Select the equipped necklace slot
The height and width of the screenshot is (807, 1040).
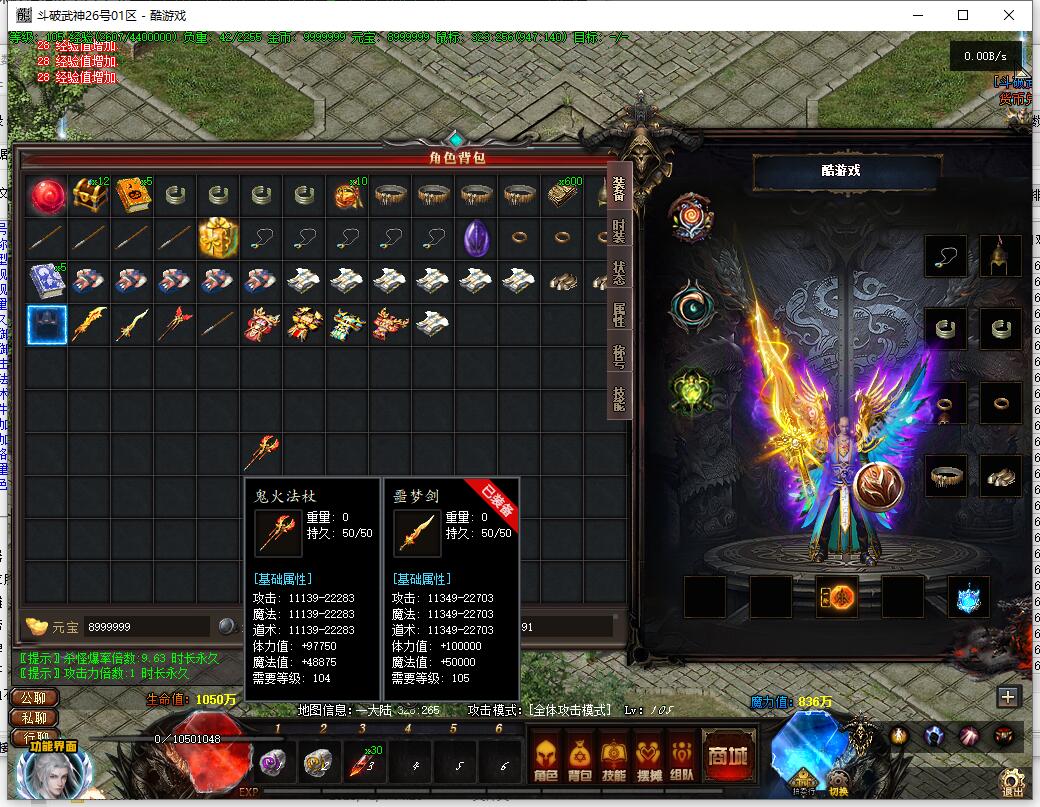(x=946, y=256)
